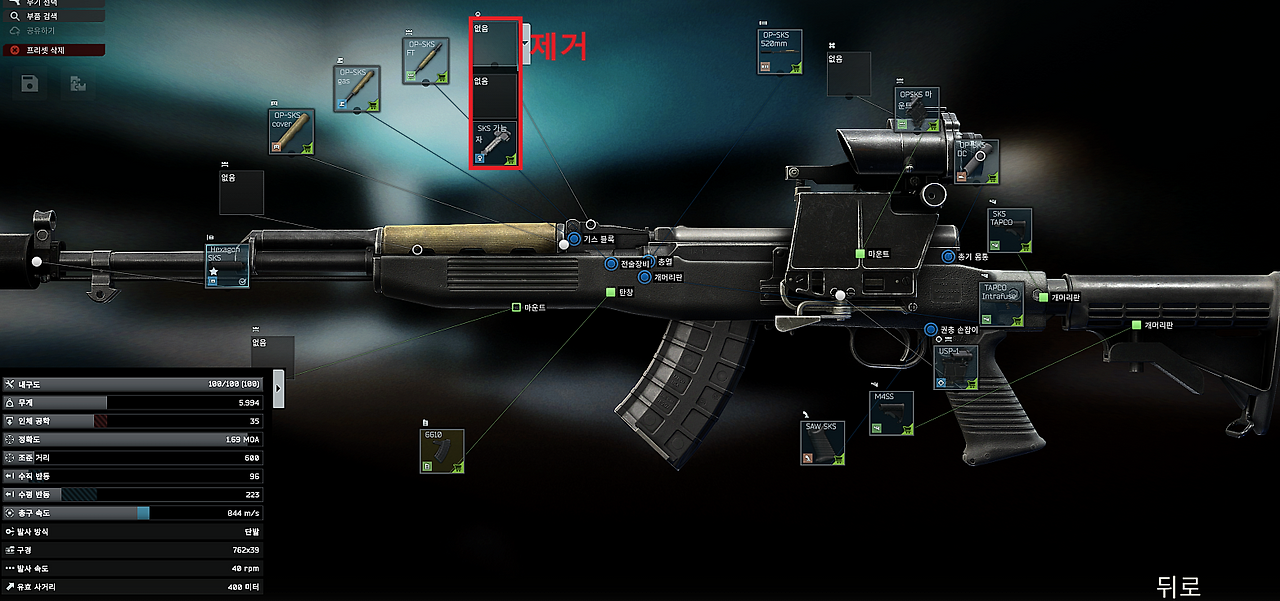This screenshot has height=601, width=1280.
Task: Select the OPSKS mount slot
Action: (916, 109)
